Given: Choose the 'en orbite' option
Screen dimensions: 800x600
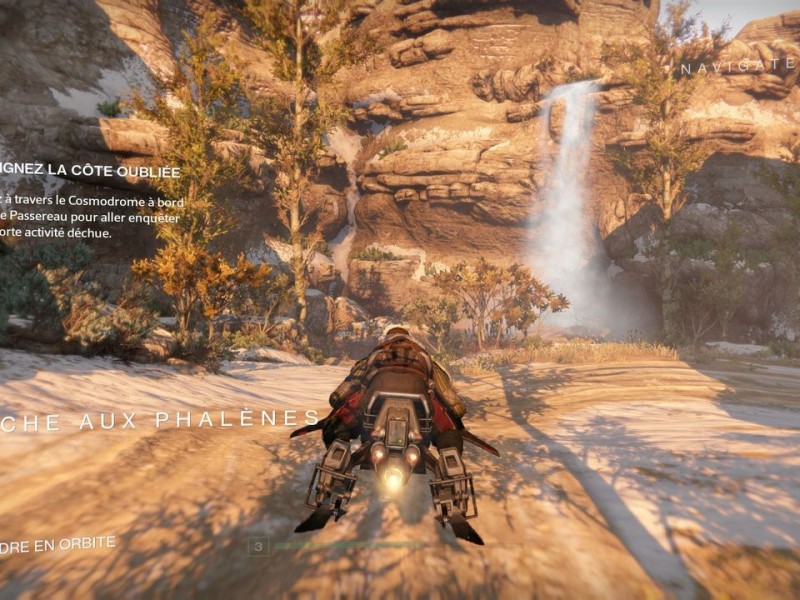Looking at the screenshot, I should tap(58, 545).
